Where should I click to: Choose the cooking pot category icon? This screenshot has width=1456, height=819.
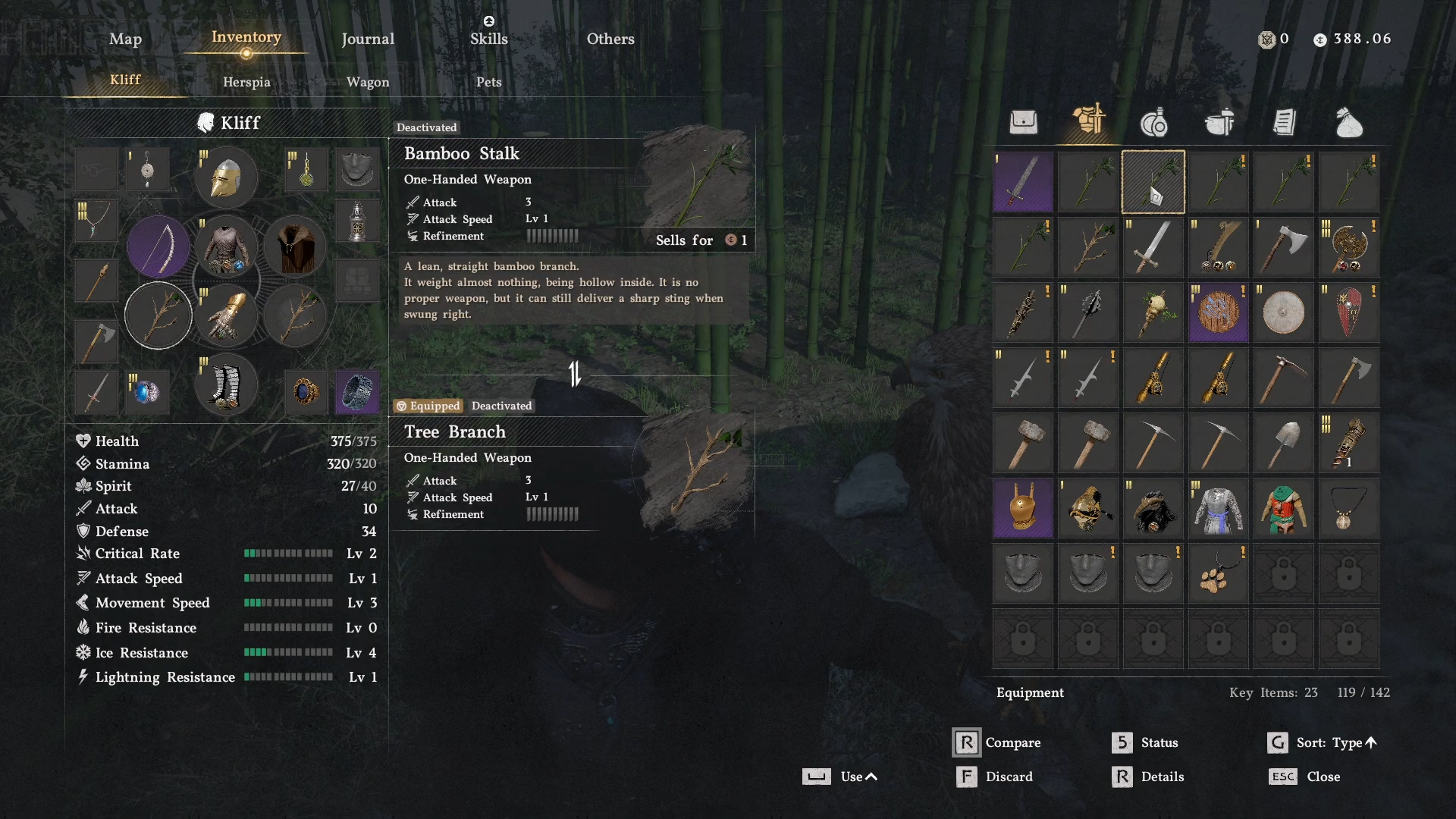[1219, 122]
